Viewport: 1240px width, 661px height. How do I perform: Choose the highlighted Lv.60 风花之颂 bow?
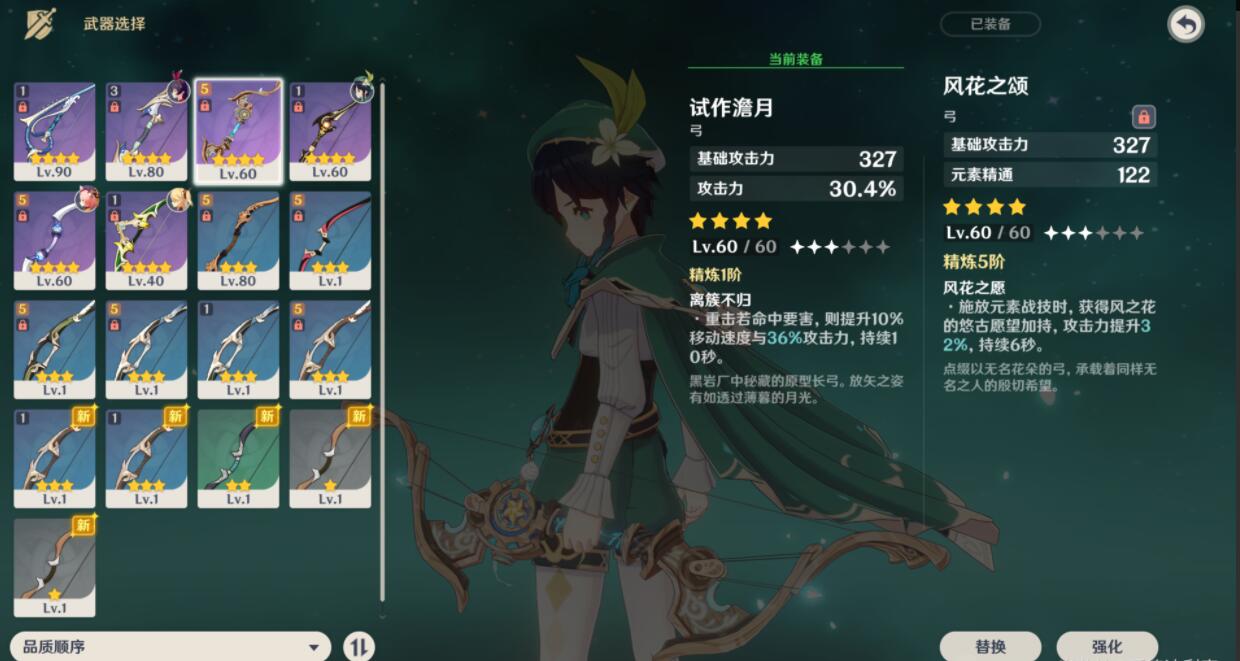239,131
